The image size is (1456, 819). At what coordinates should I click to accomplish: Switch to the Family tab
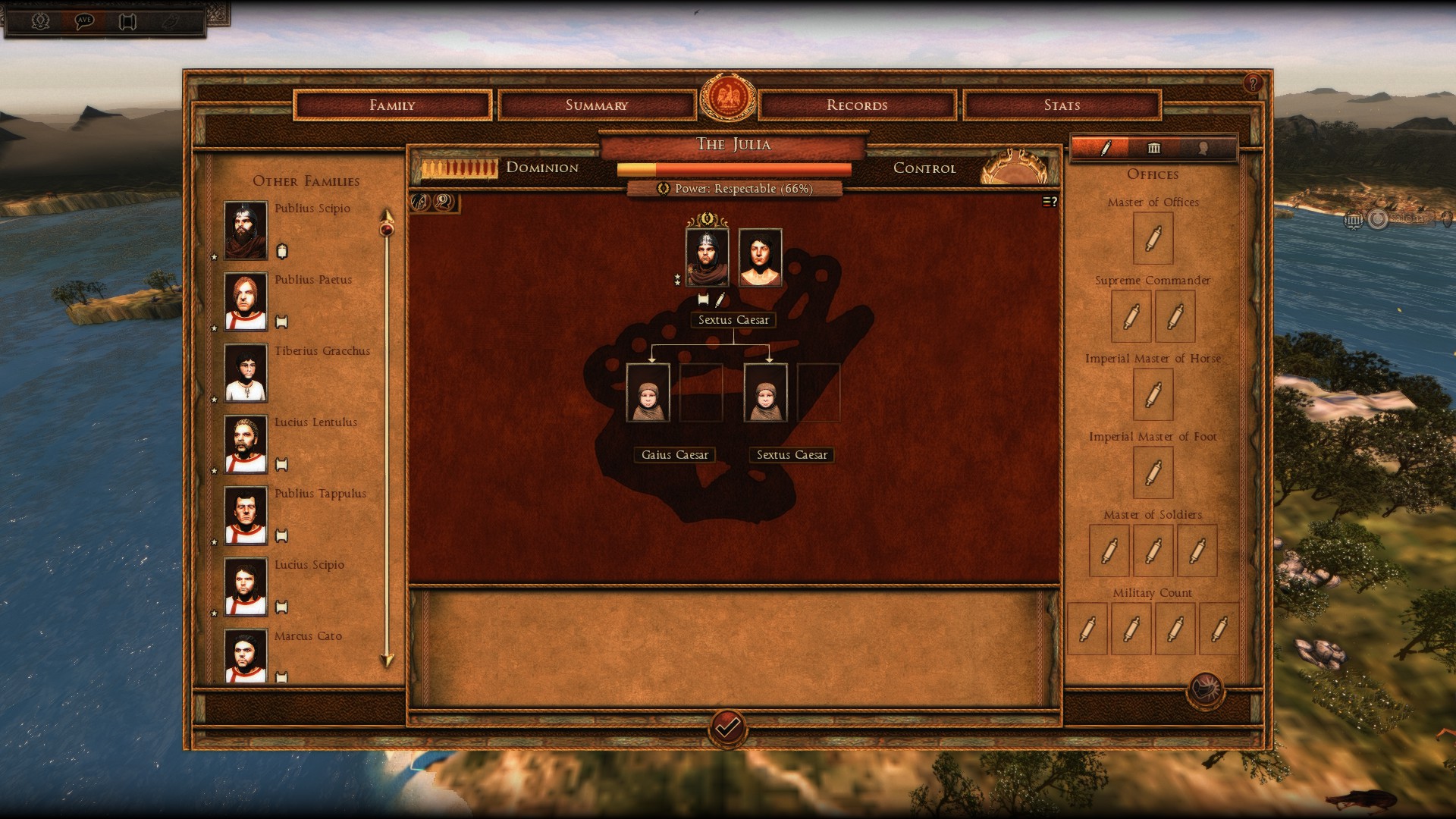(x=392, y=105)
